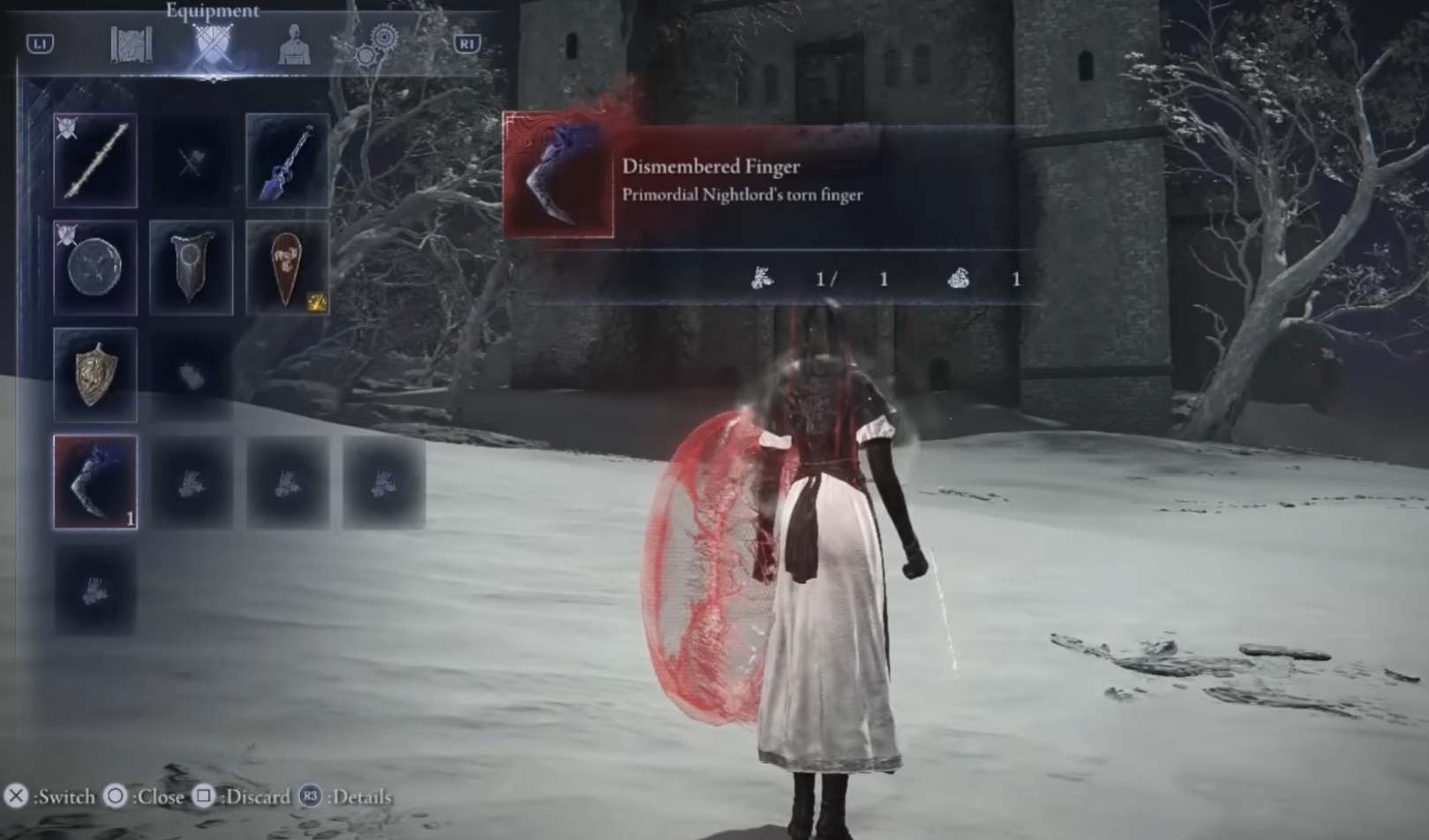The width and height of the screenshot is (1429, 840).
Task: Select the empty crossed-weapons slot
Action: (192, 161)
